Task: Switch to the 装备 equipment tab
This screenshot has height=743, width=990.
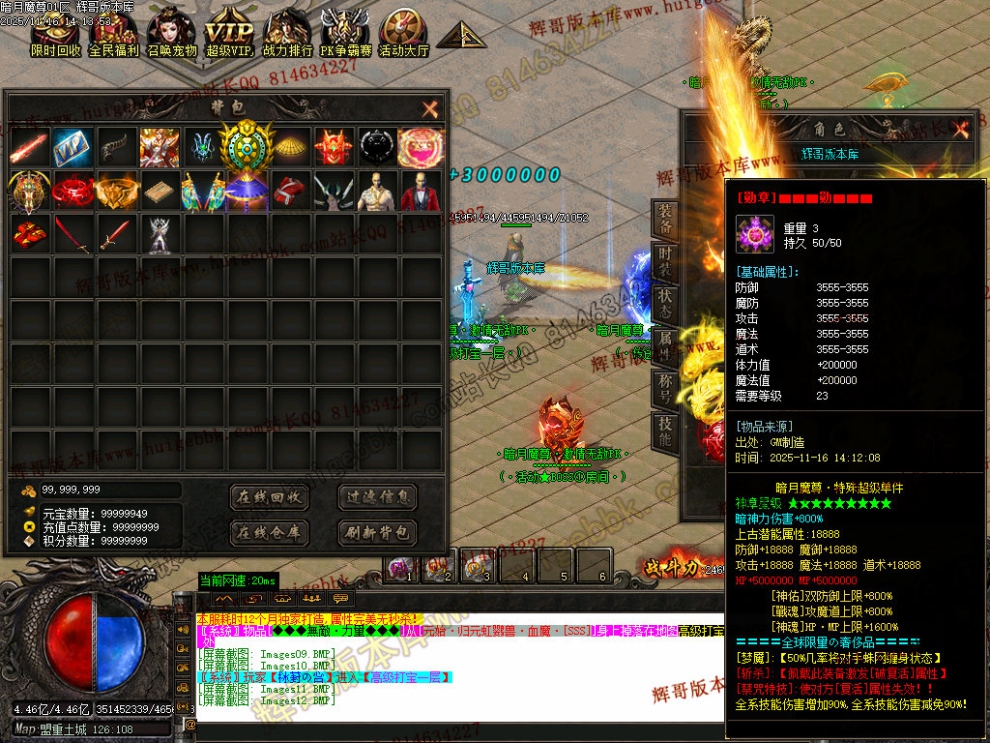Action: pos(663,220)
